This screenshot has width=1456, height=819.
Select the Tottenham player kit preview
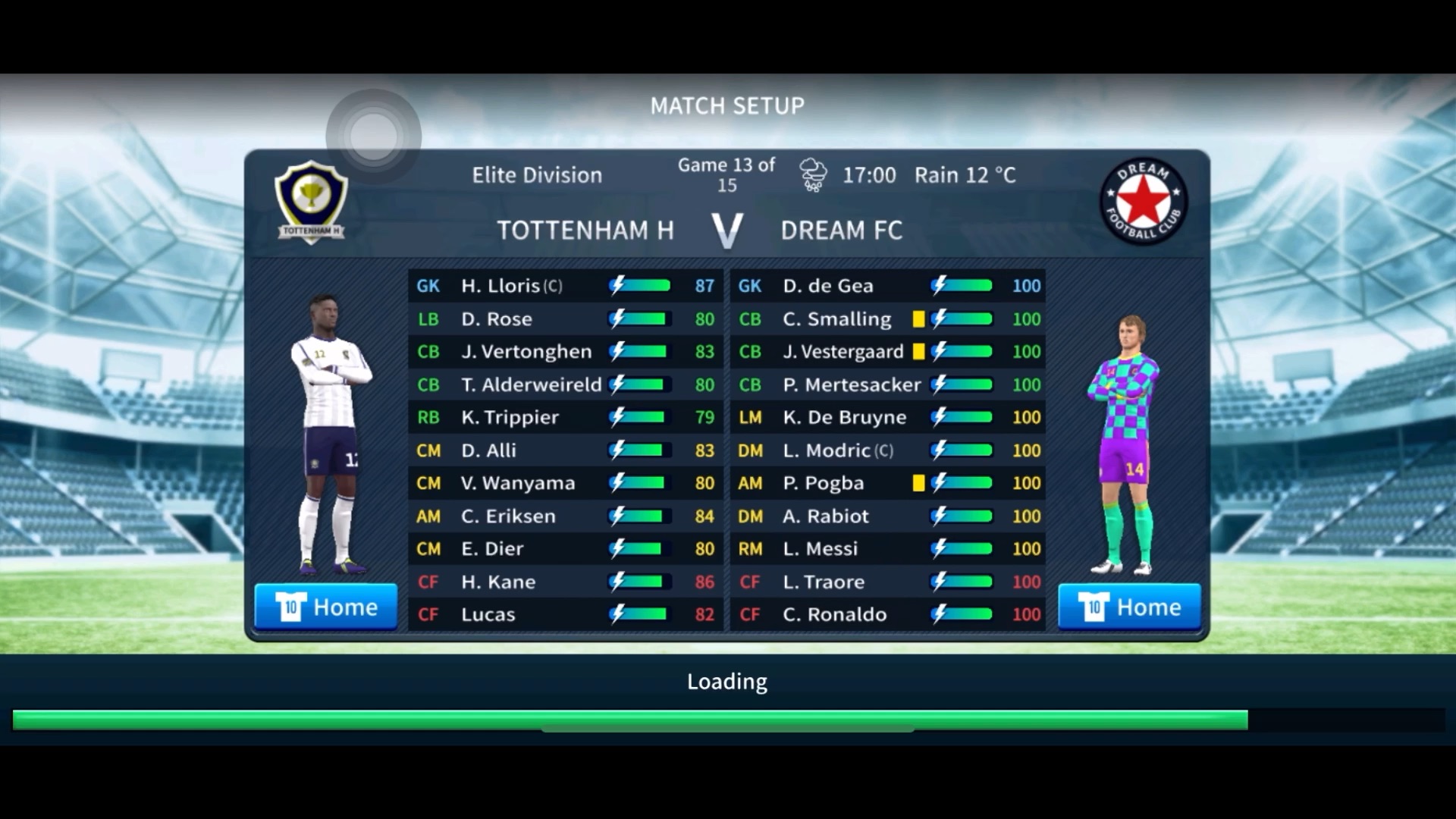pyautogui.click(x=331, y=436)
